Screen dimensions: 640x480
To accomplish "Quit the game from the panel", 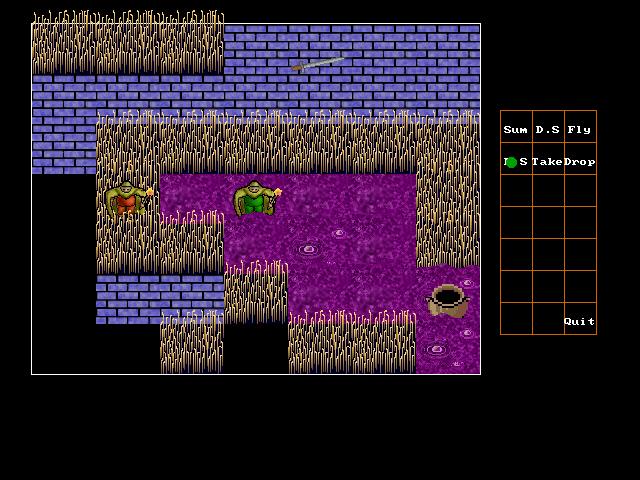I will point(579,322).
